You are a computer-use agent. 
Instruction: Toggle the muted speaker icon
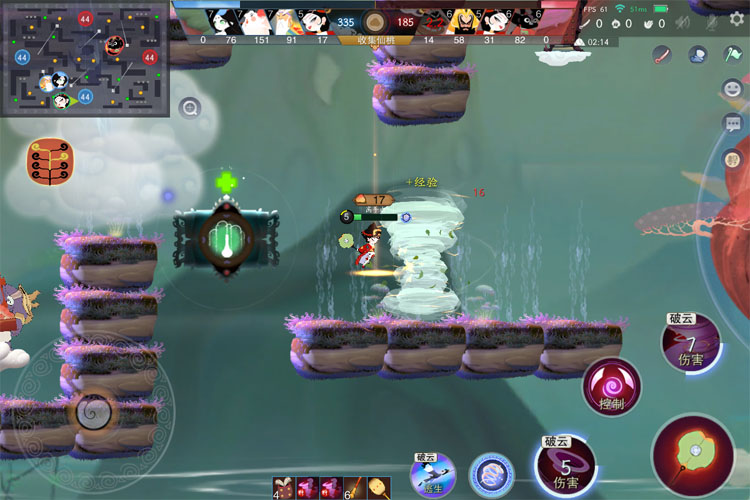[683, 22]
